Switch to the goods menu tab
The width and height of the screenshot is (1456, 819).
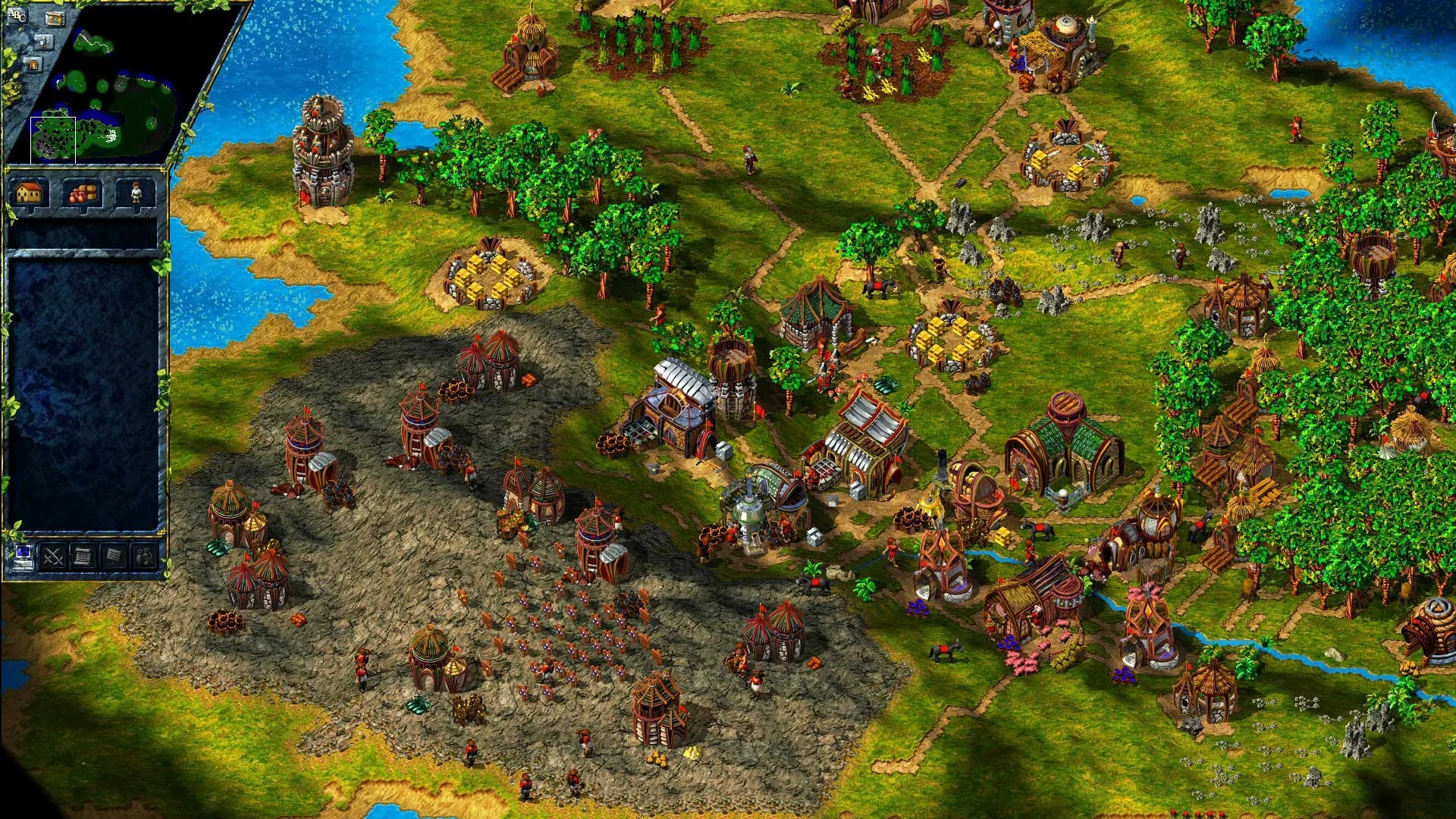pos(82,193)
